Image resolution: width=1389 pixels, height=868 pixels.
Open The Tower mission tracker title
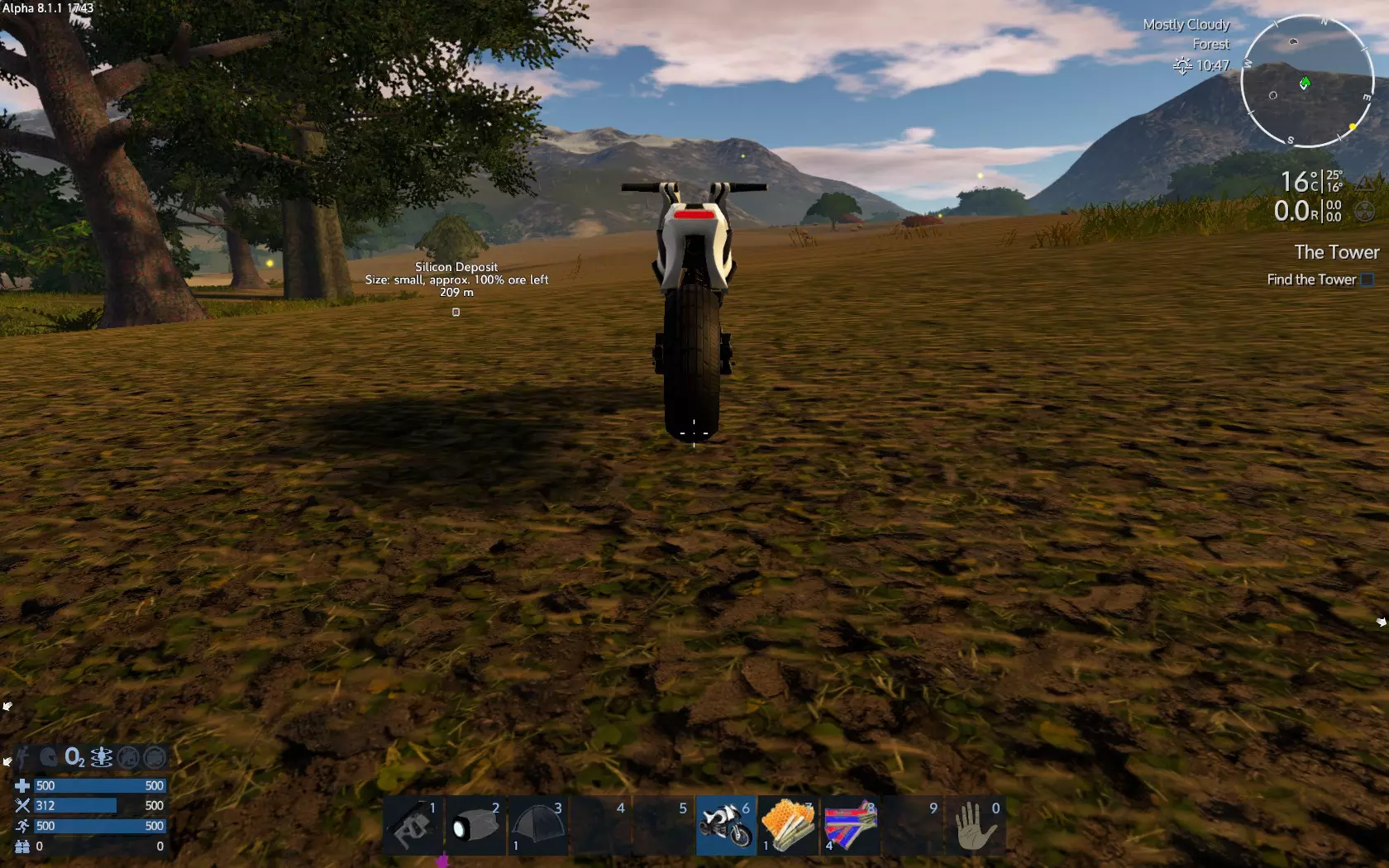1336,252
